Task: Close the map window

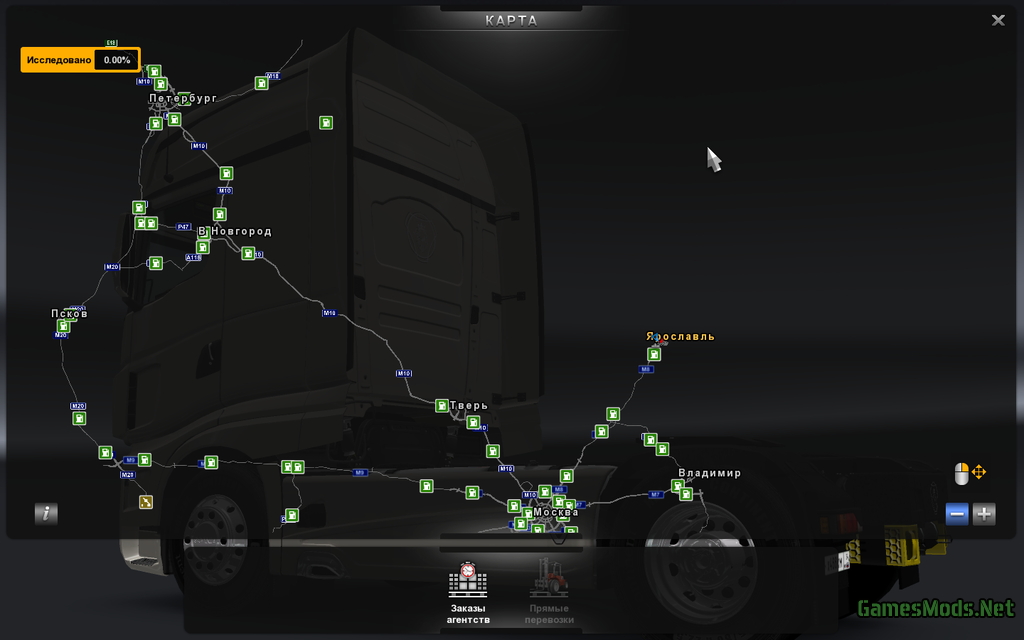Action: pos(997,20)
